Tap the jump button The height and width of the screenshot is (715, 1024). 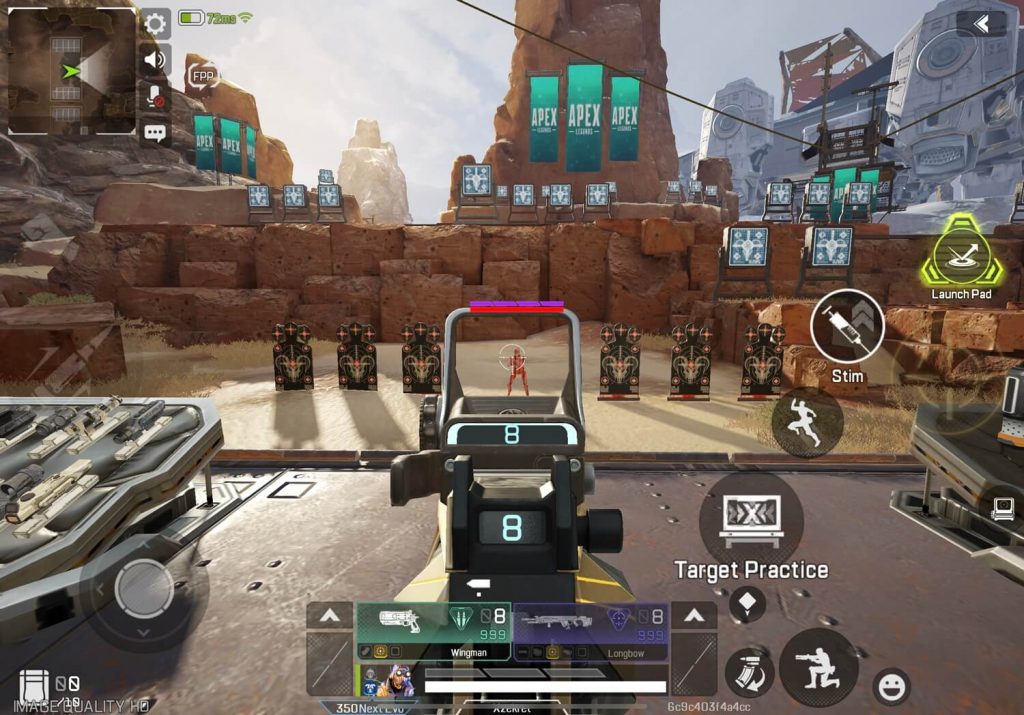(806, 422)
